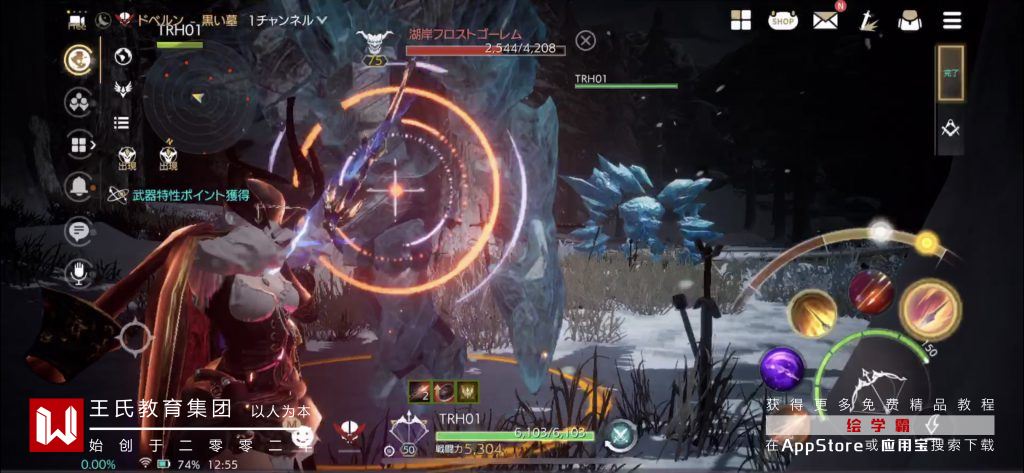Open the sword strike icon in top bar

pos(867,20)
